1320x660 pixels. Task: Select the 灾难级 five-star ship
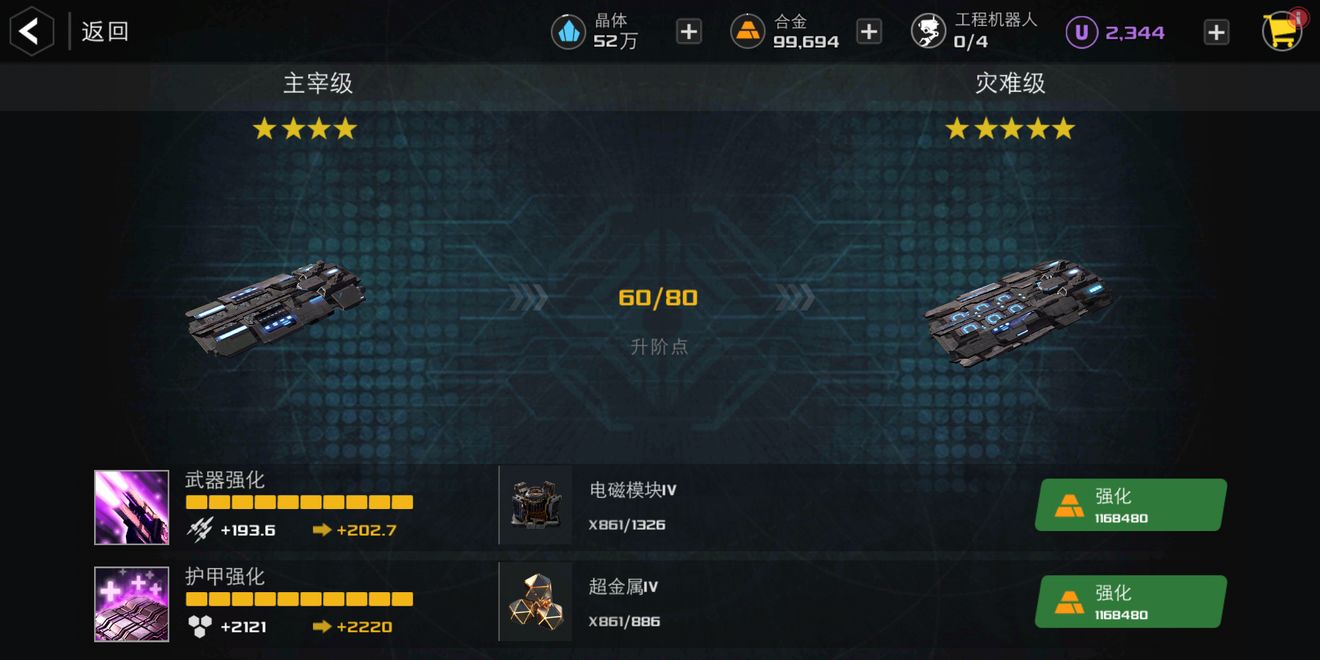pos(1018,310)
